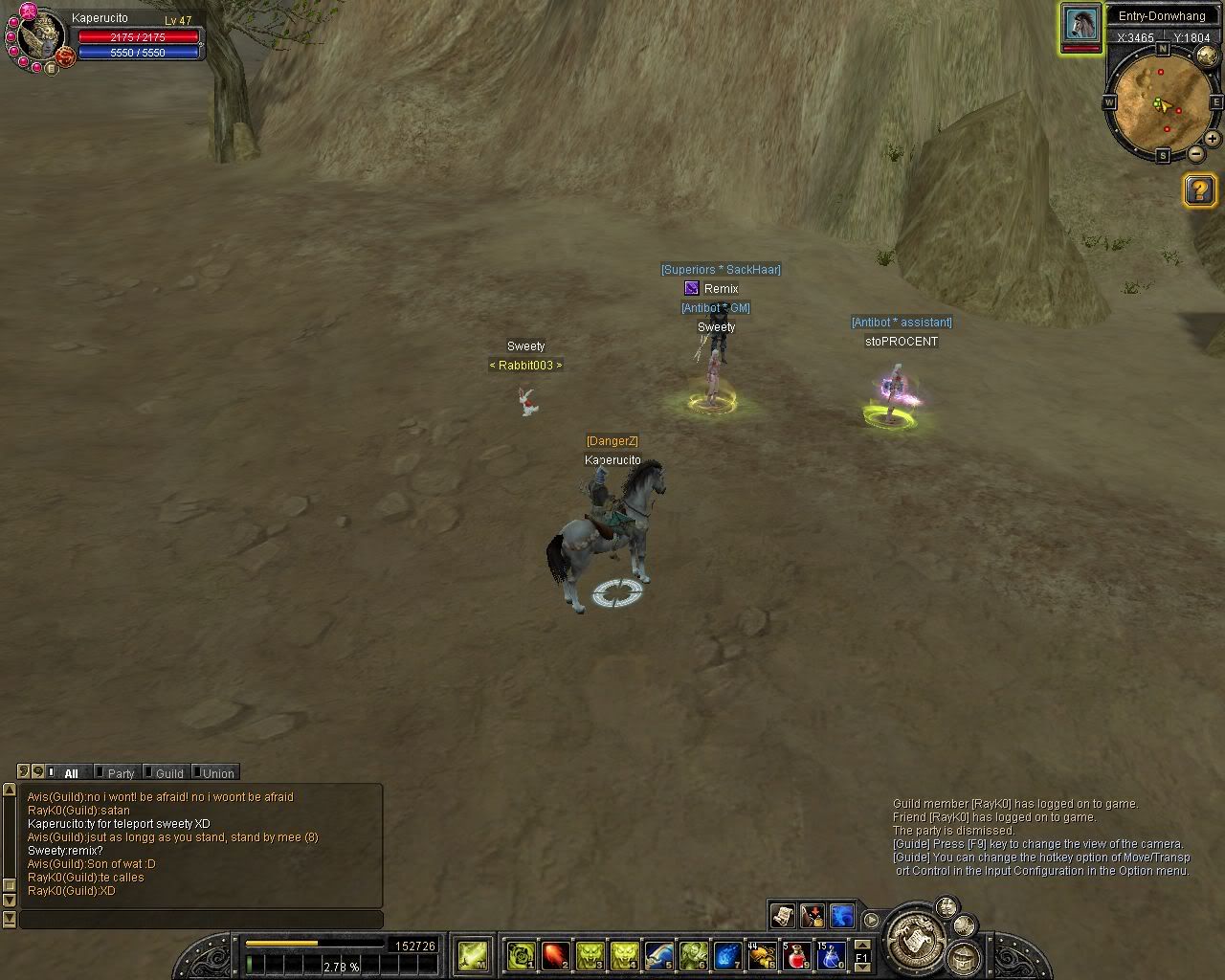Activate the red fire skill in slot 2
Viewport: 1225px width, 980px height.
coord(555,955)
